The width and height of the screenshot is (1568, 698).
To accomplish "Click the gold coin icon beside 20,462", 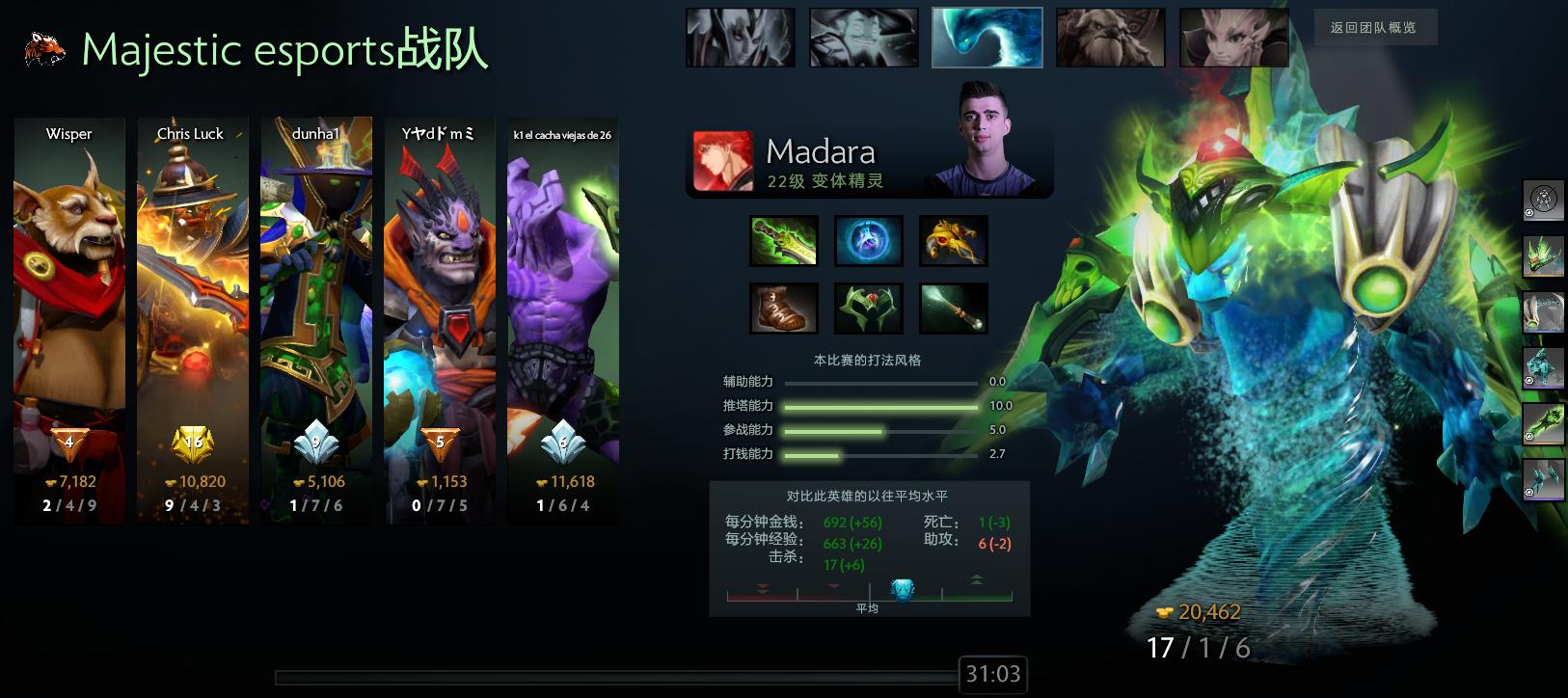I will [1164, 611].
